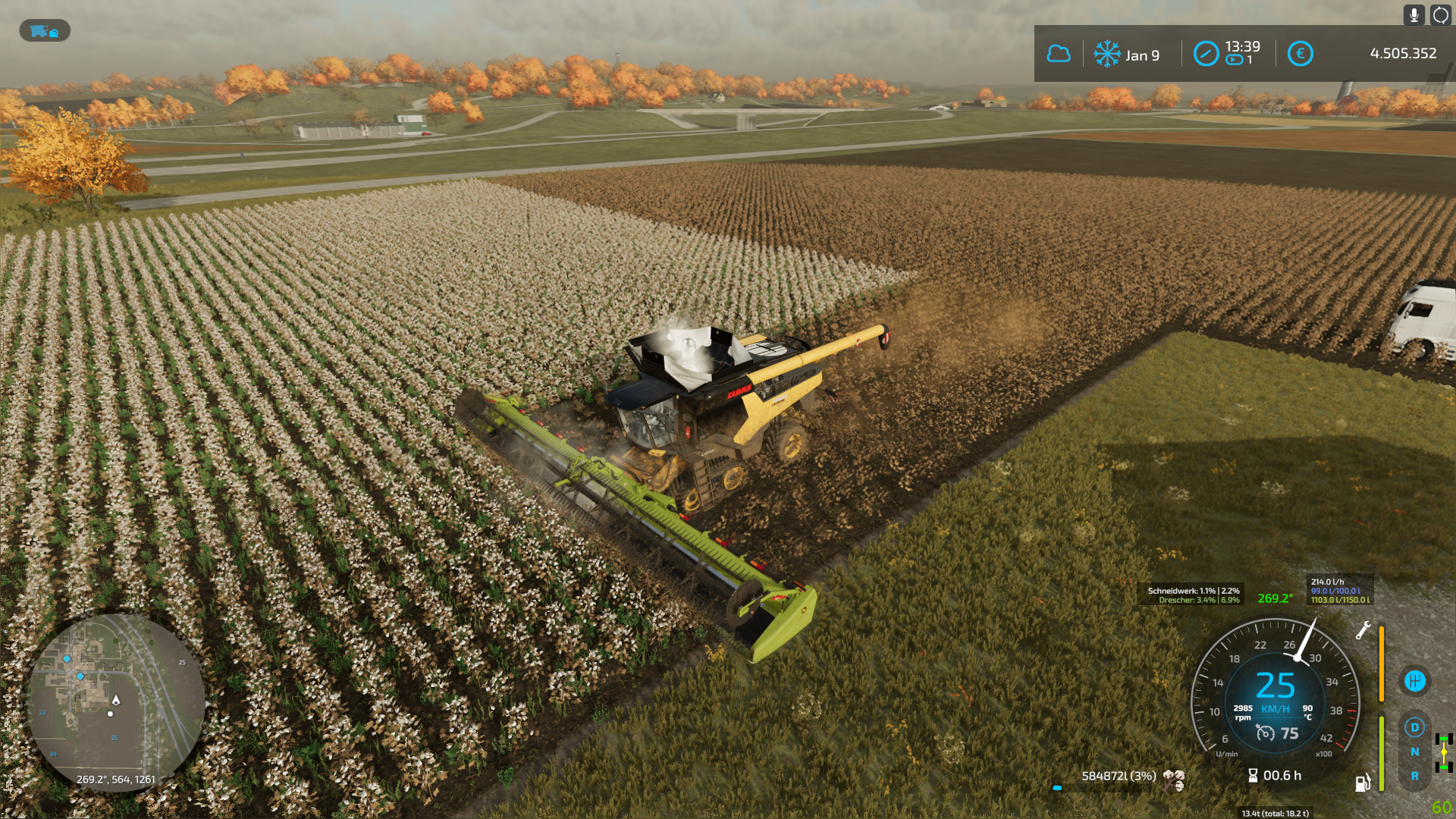Click the time scale play indicator
1456x819 pixels.
(1235, 61)
